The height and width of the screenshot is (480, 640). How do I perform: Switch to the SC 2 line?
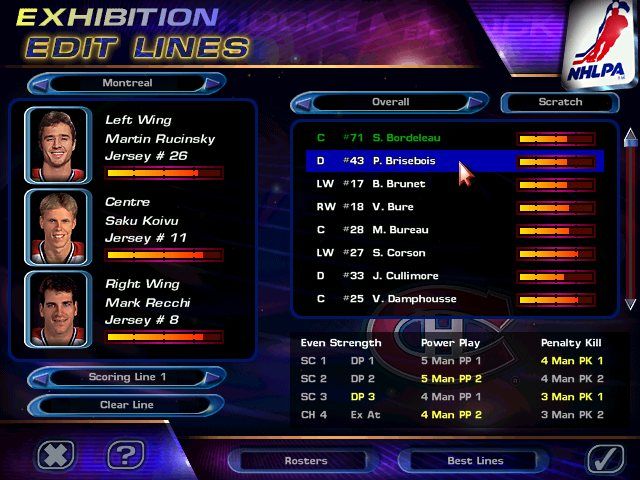[x=314, y=379]
